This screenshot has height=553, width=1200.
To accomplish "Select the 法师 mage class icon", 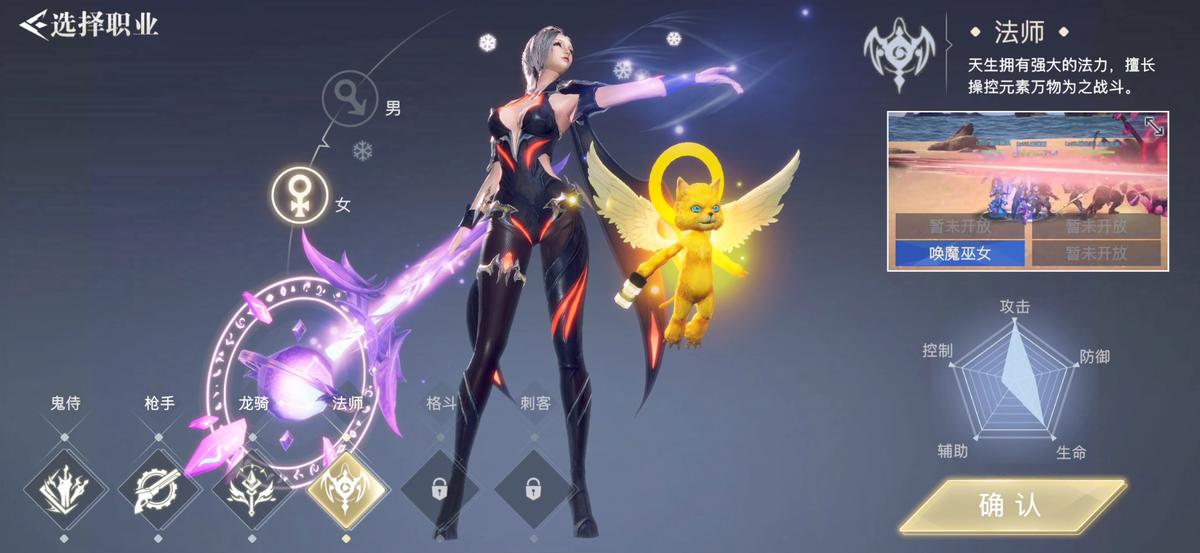I will click(x=346, y=489).
